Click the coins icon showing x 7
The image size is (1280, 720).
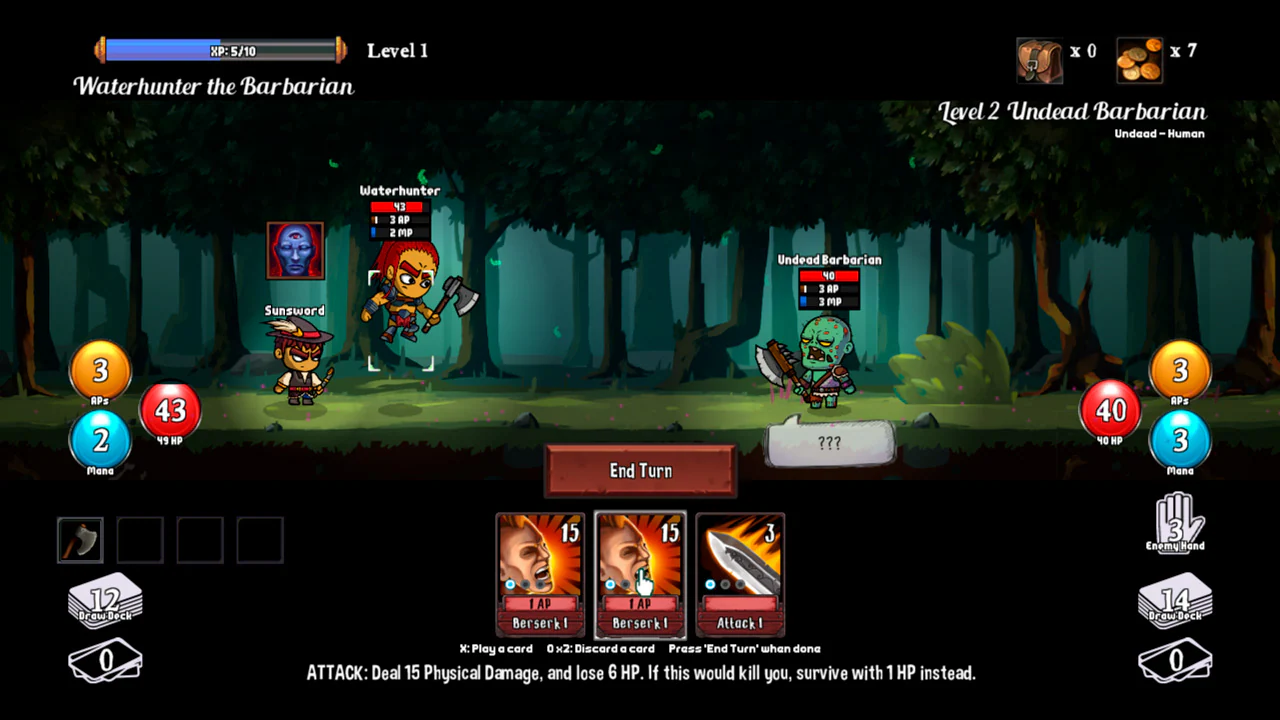tap(1139, 59)
